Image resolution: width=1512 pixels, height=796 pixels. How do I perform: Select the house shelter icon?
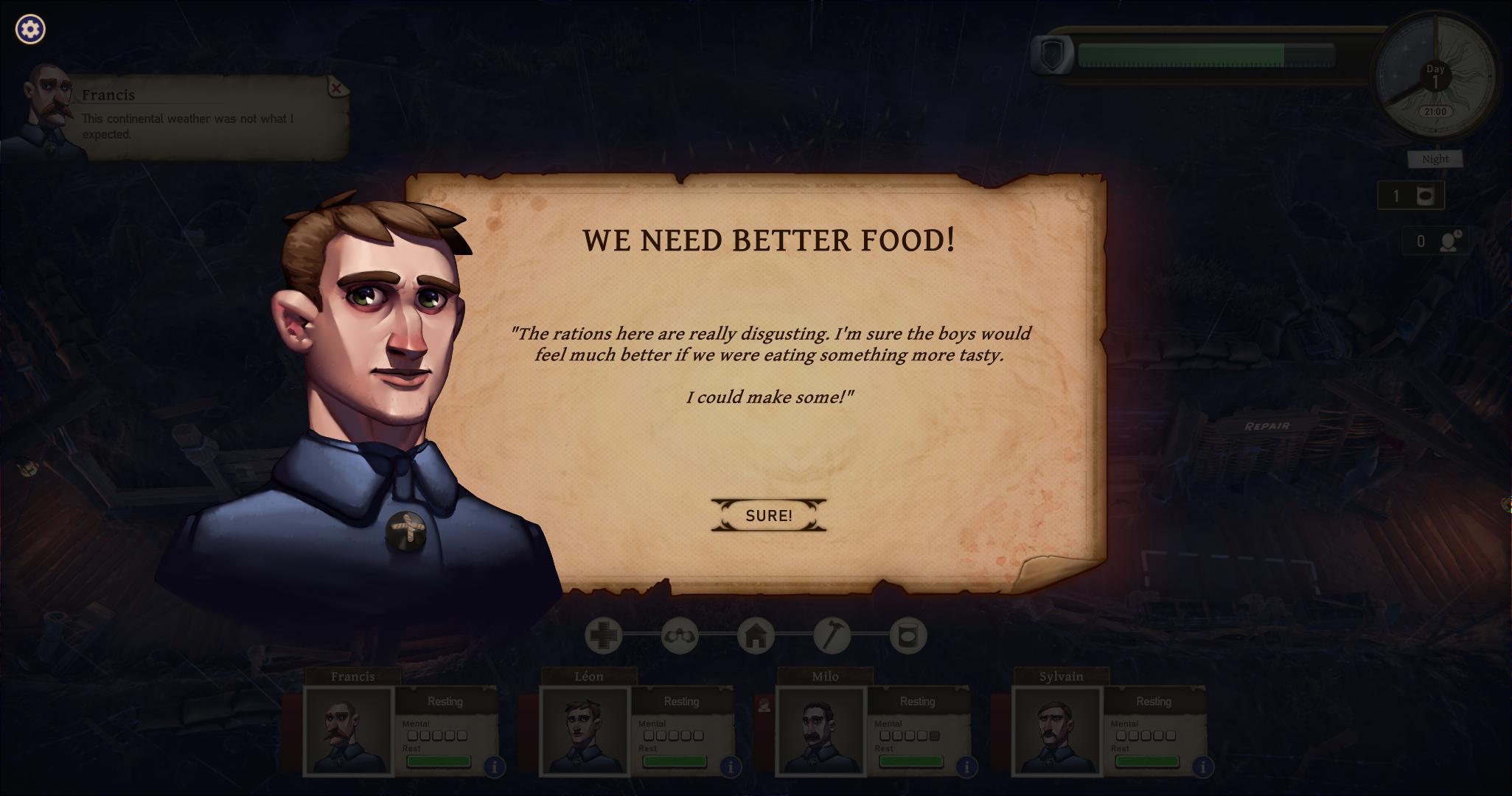[756, 635]
